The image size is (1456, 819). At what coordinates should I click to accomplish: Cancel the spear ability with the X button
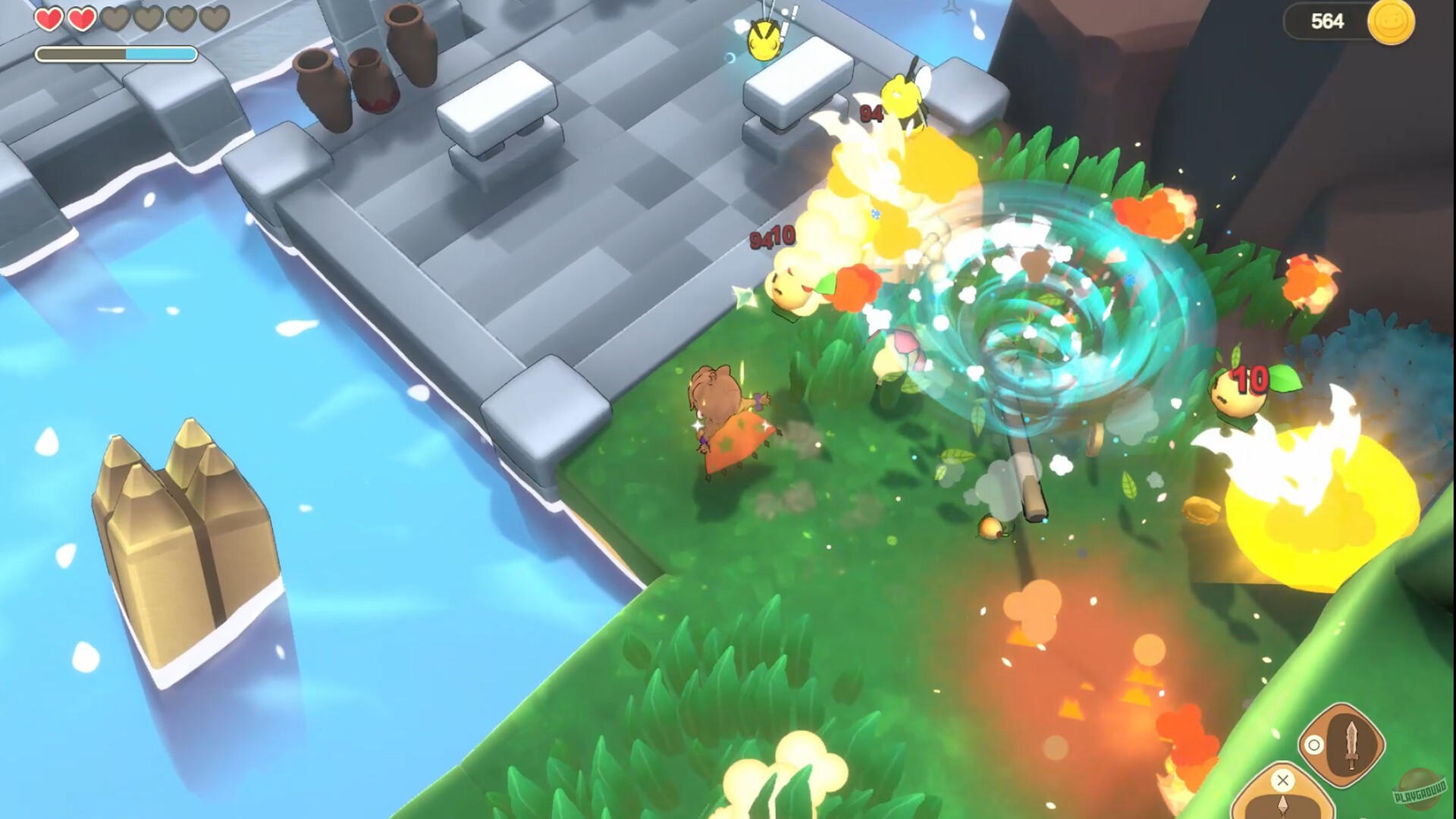coord(1282,781)
